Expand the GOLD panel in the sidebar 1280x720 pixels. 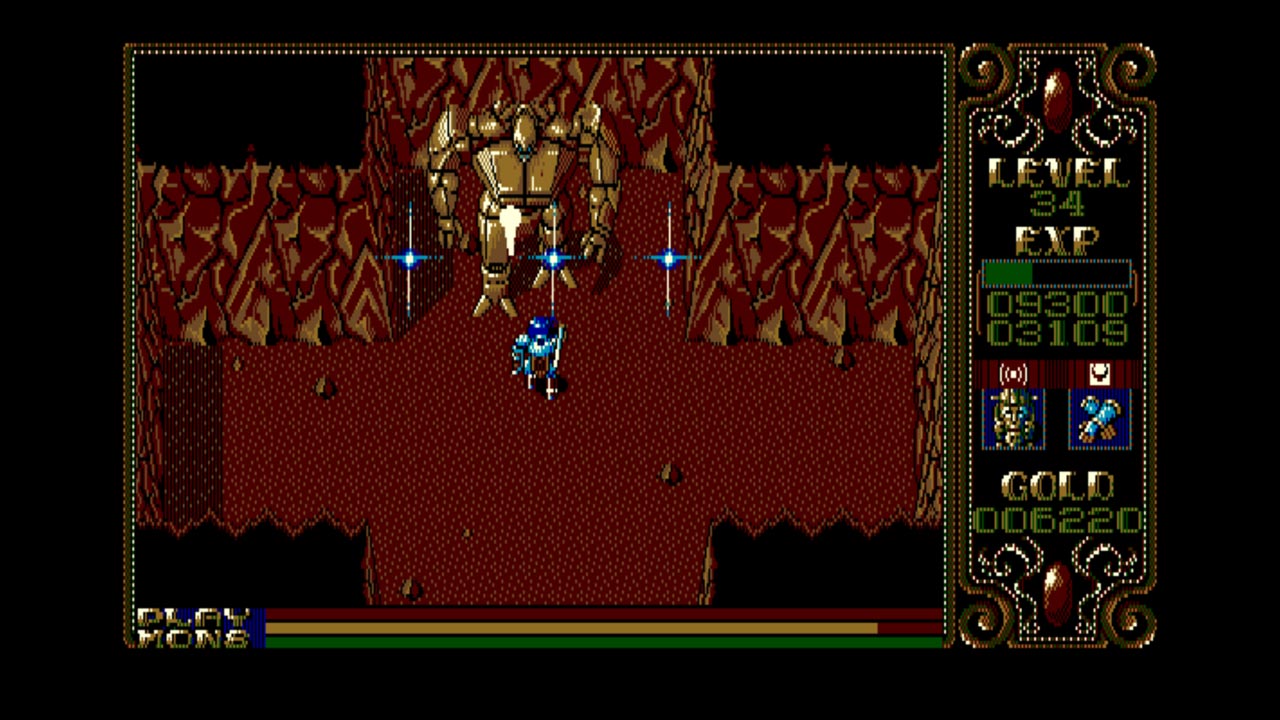point(1057,485)
